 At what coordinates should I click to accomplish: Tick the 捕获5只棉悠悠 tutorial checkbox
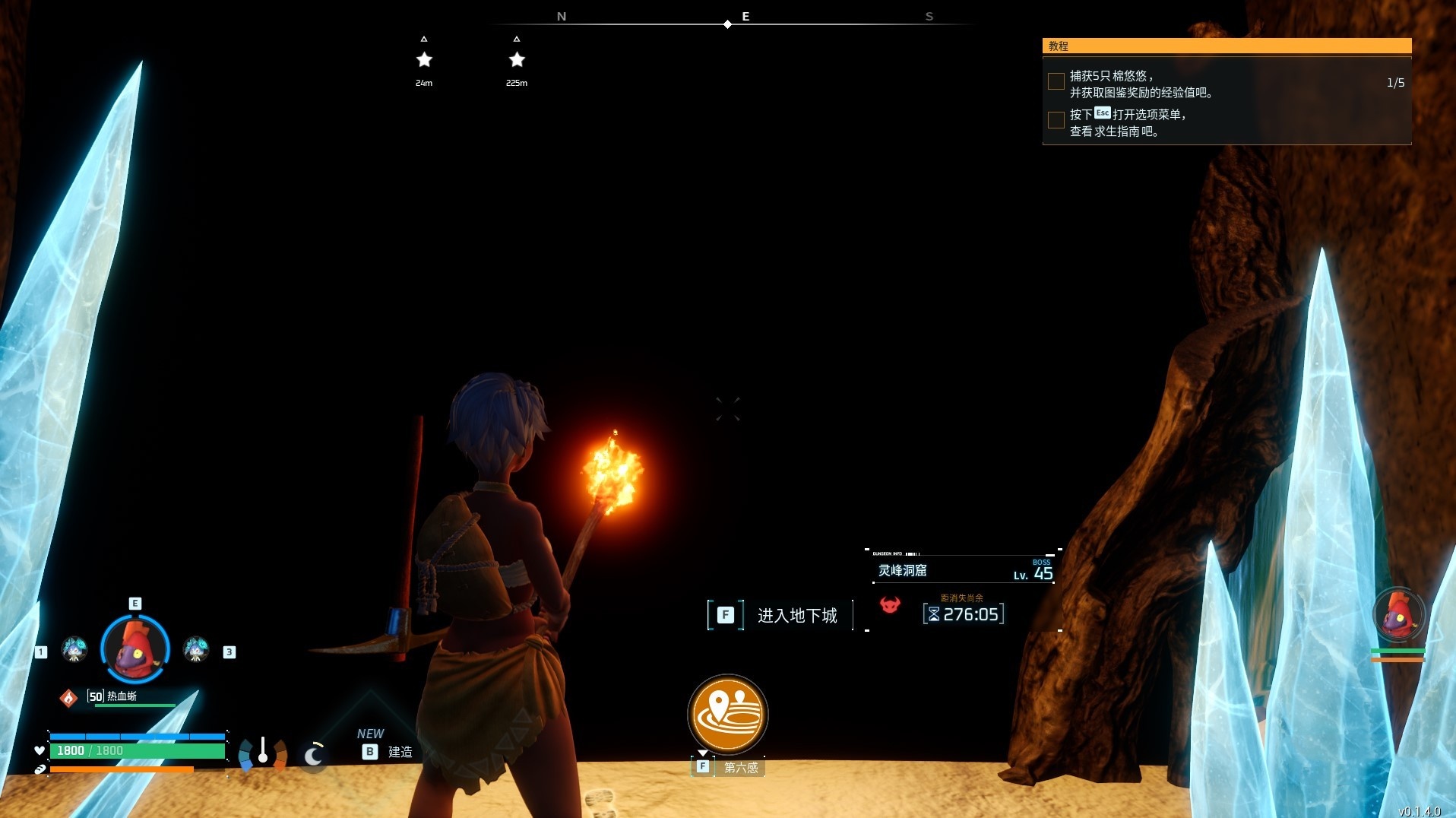1056,82
